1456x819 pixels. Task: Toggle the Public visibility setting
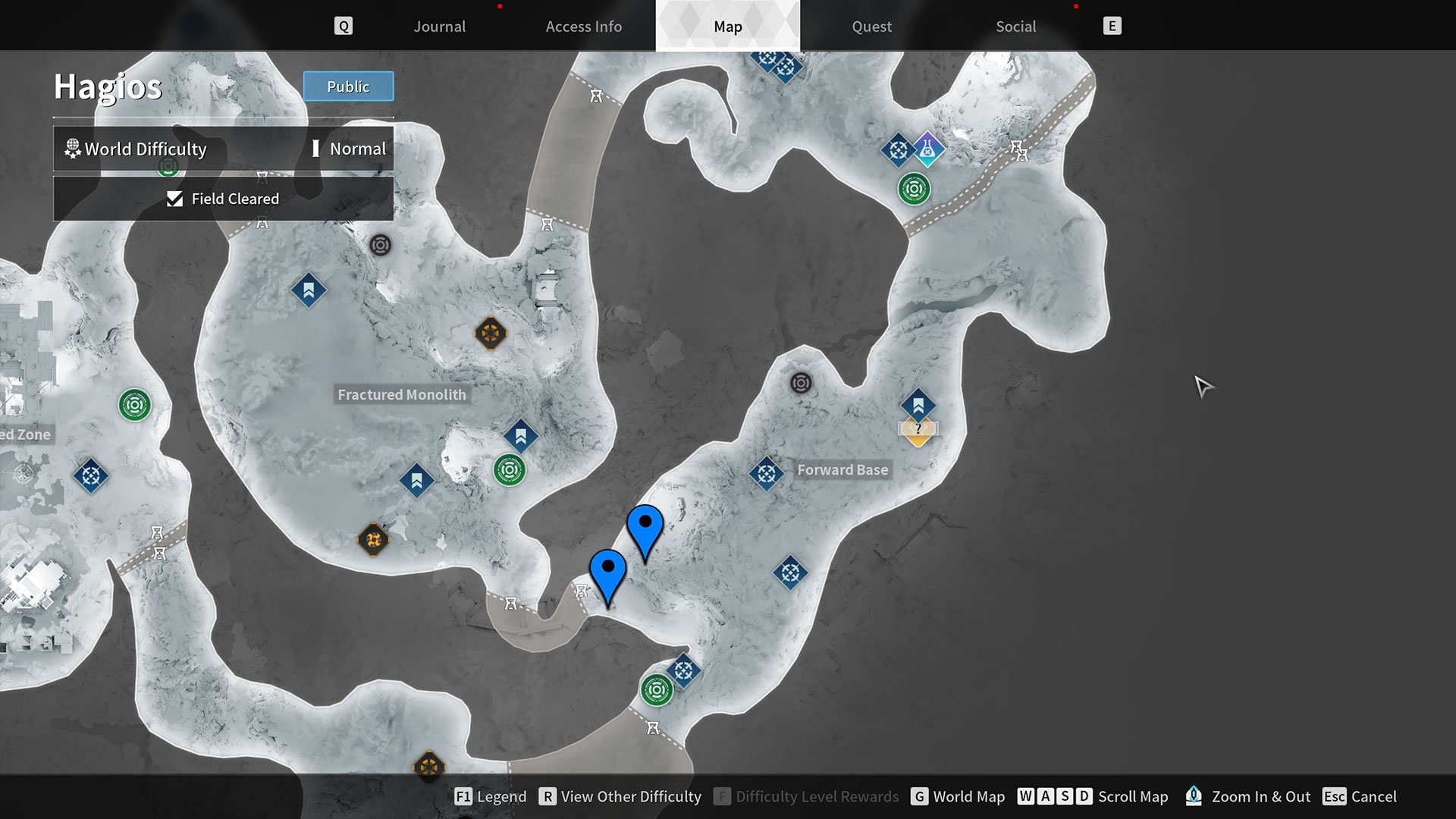[x=348, y=86]
